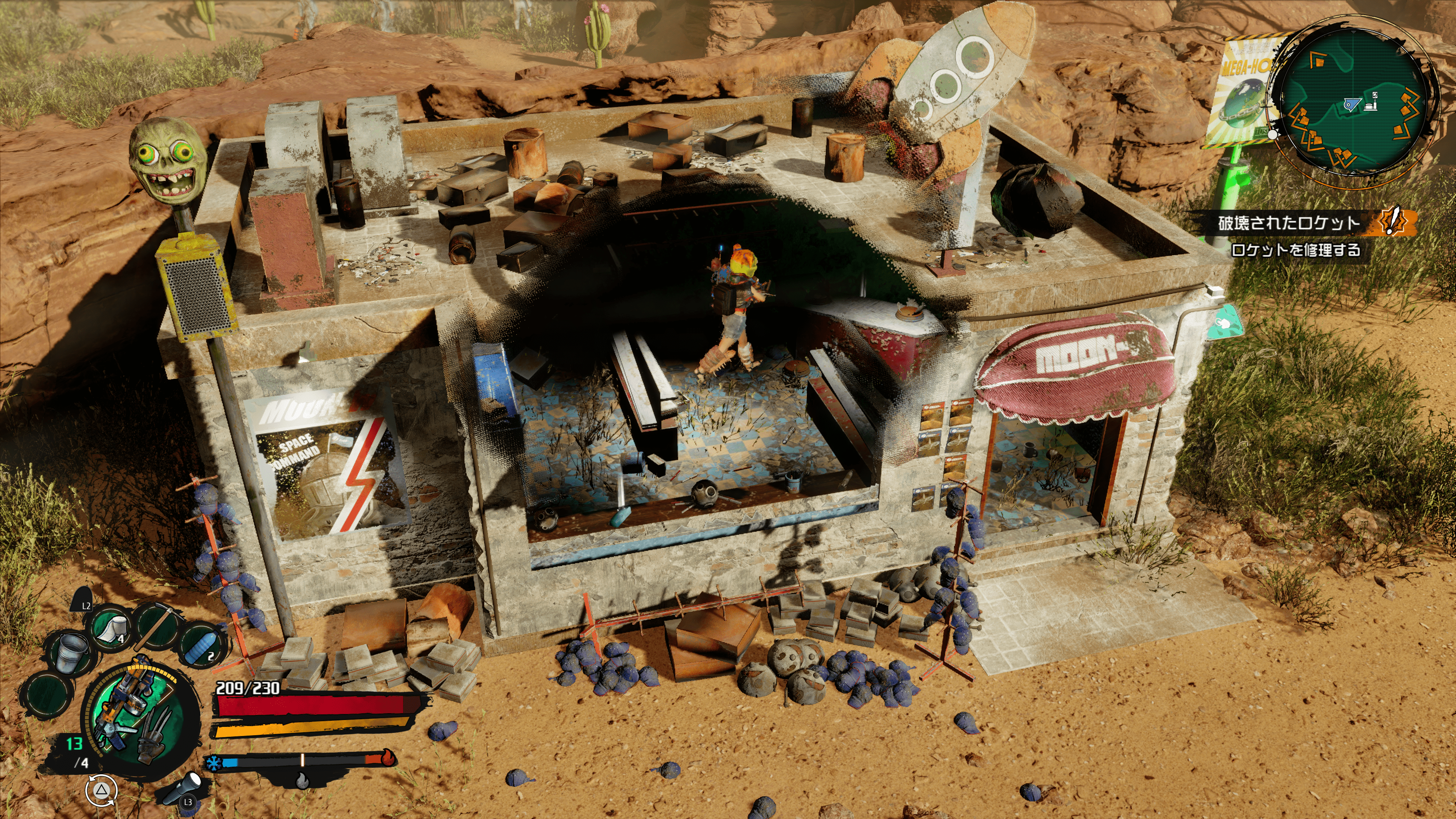Open the circular minimap
The width and height of the screenshot is (1456, 819).
(1352, 100)
